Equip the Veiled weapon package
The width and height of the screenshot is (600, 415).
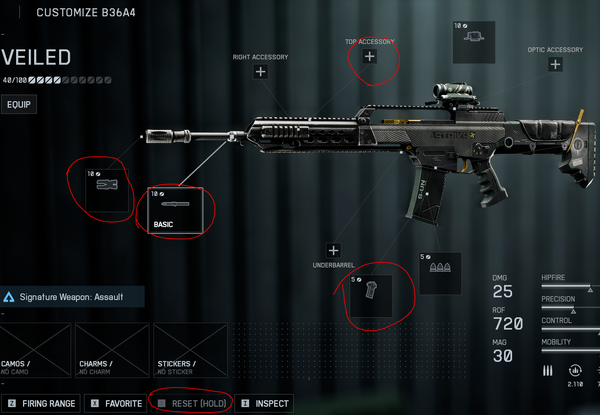coord(19,104)
